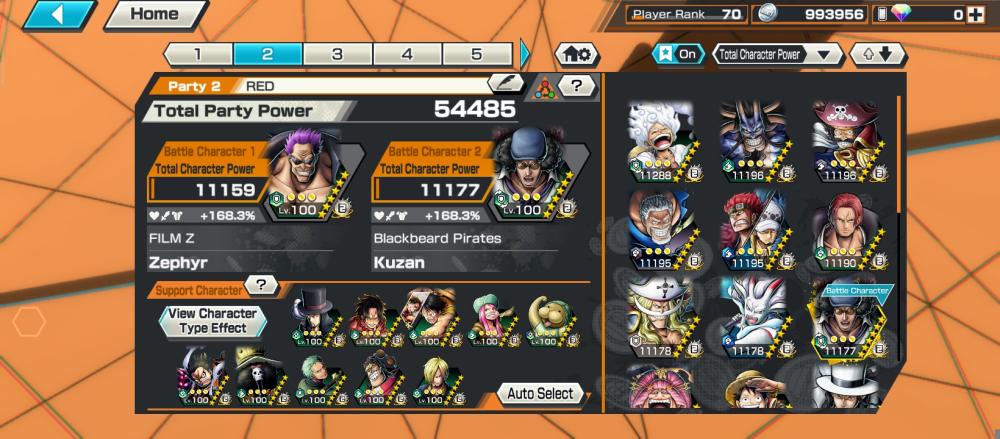Flip sort order with up-down arrows button
The width and height of the screenshot is (1000, 439).
point(876,54)
